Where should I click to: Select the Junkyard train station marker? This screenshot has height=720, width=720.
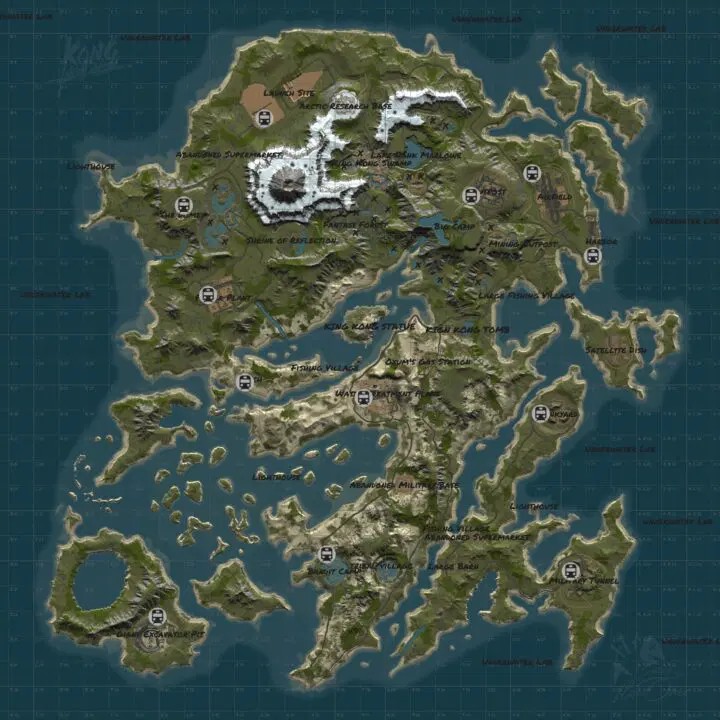(541, 412)
